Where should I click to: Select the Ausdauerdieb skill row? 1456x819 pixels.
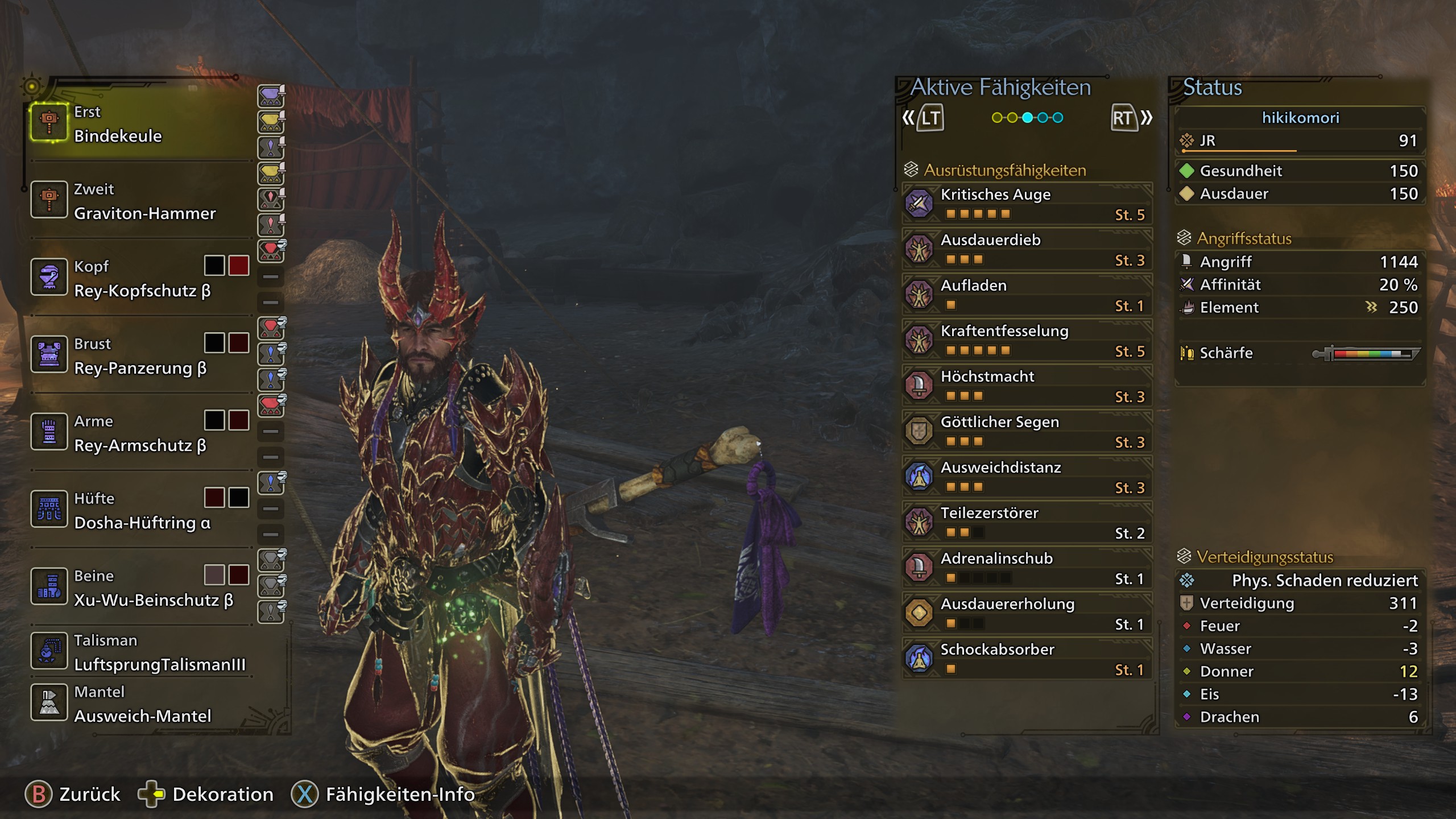pos(1027,249)
